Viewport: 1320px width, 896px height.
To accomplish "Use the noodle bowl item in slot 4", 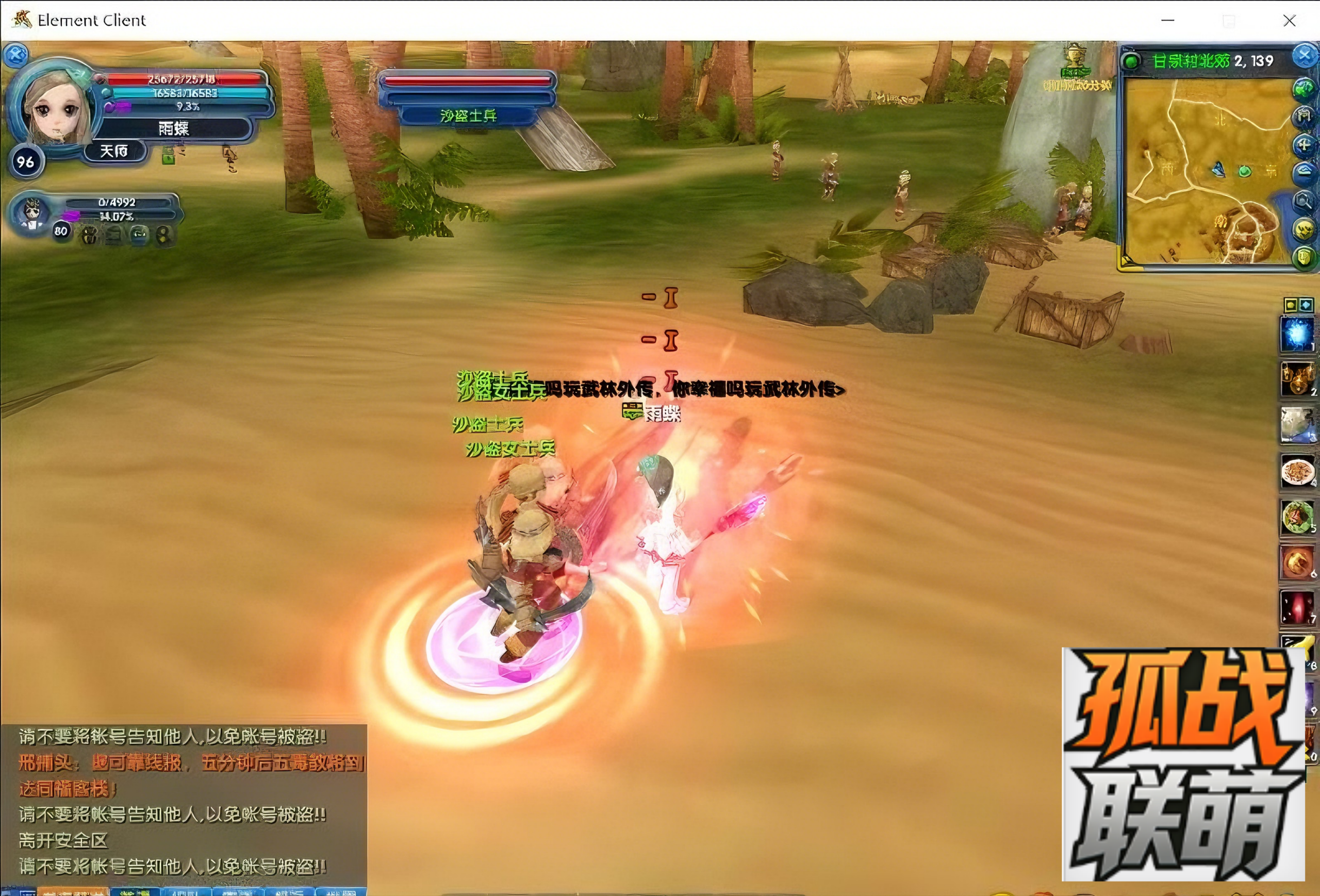I will (1297, 471).
